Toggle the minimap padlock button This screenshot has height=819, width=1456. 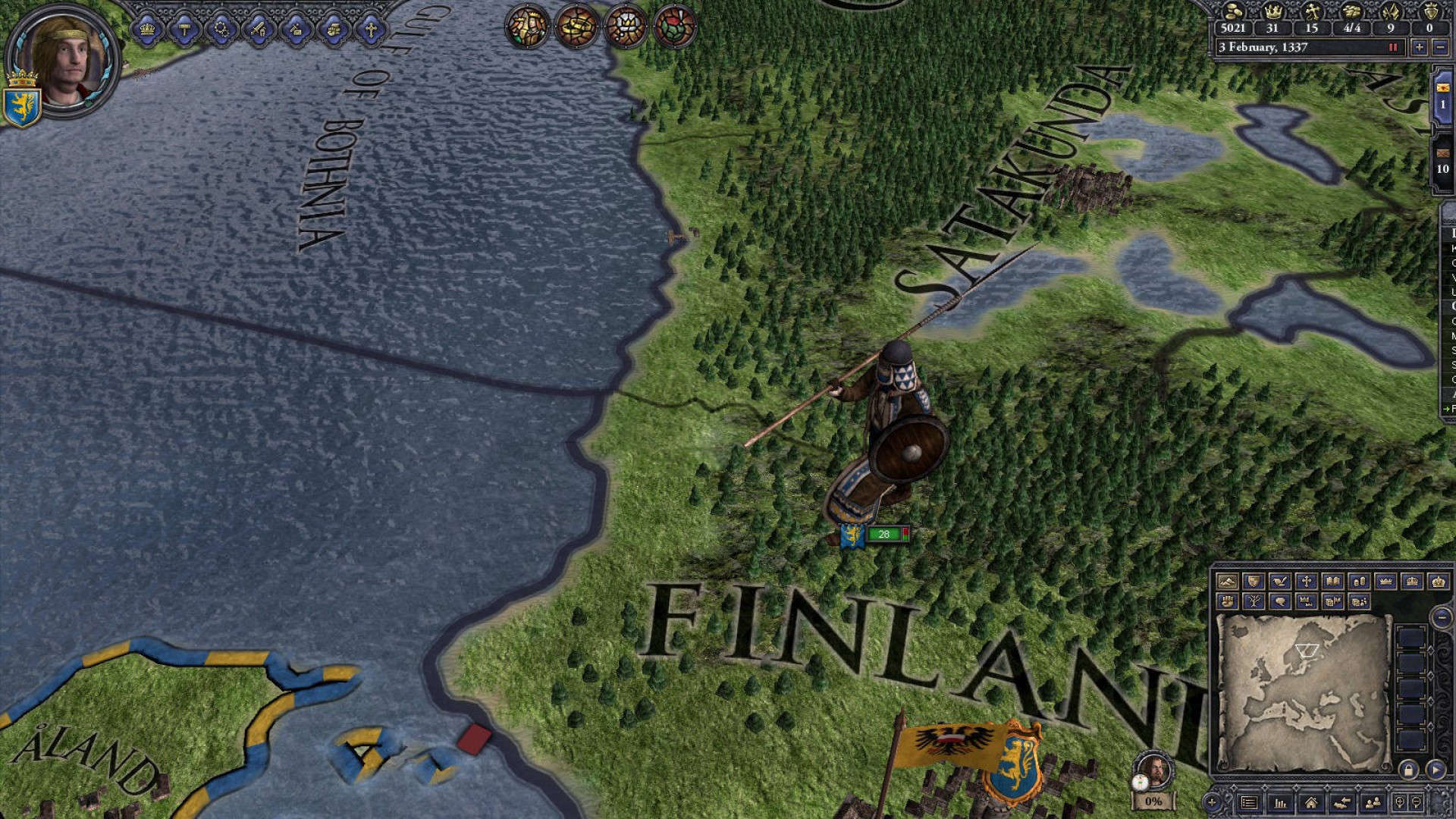pos(1408,770)
